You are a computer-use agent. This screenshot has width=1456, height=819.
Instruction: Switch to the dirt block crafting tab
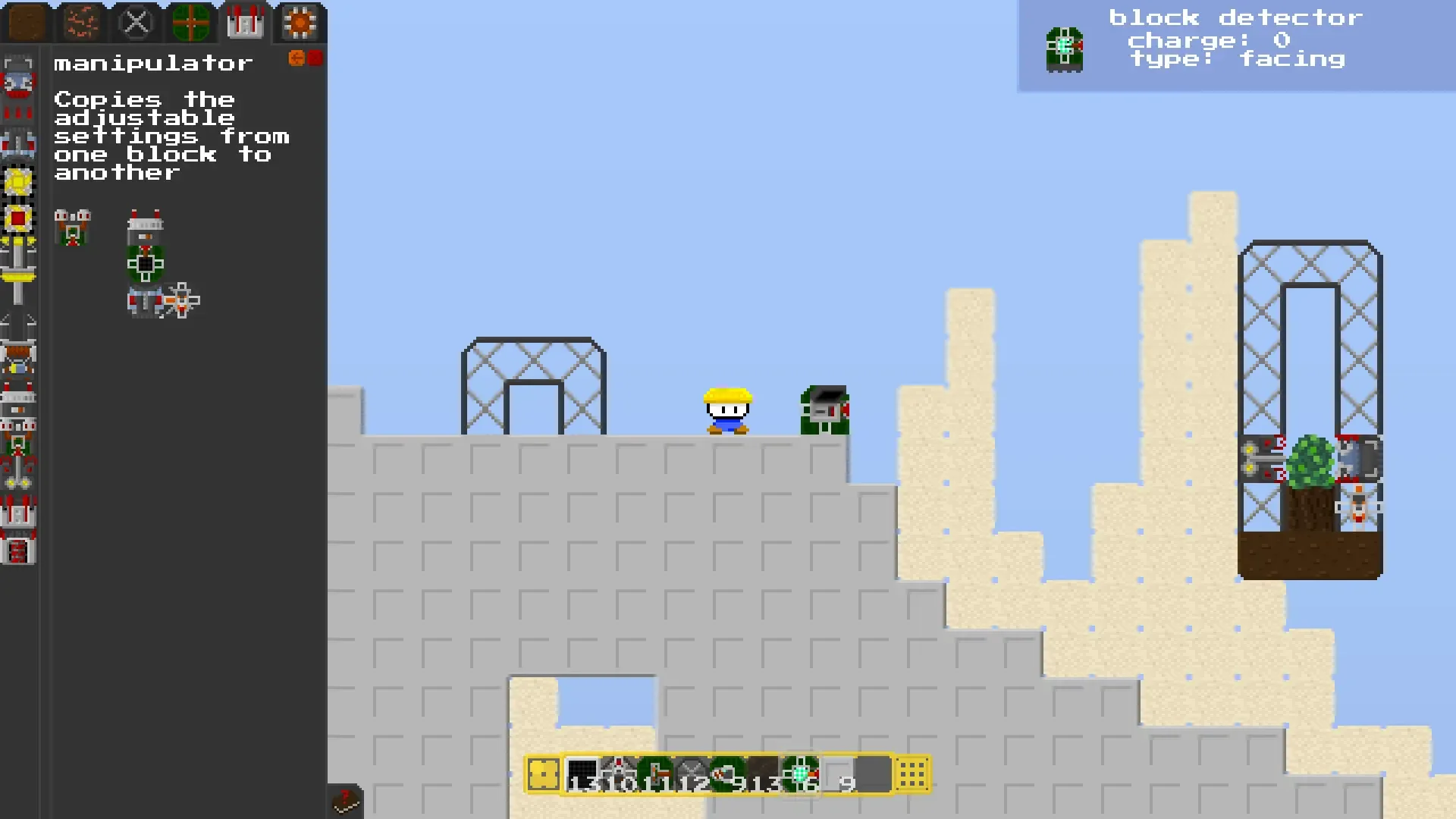[x=26, y=23]
